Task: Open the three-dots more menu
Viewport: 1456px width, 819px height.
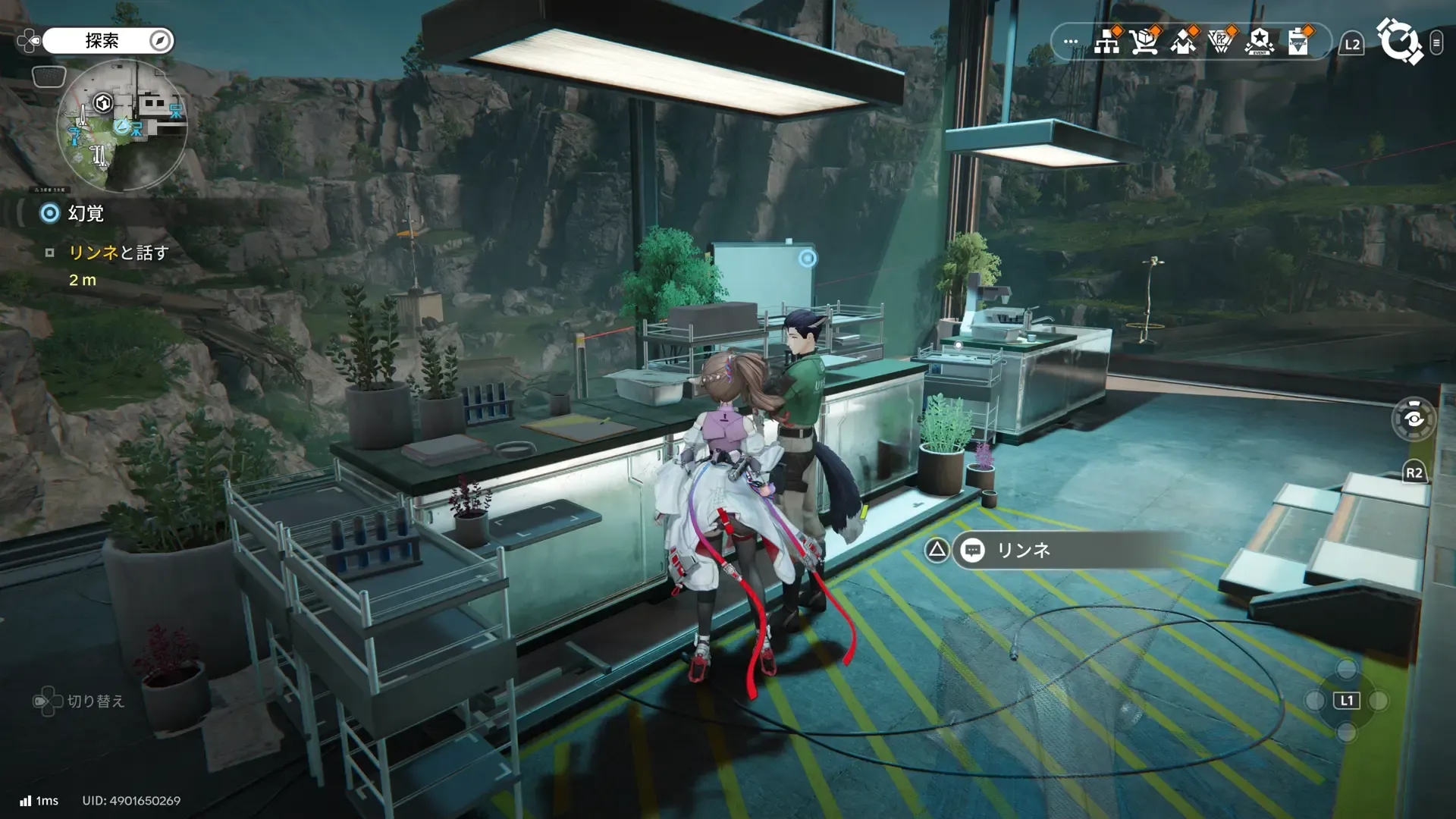Action: coord(1070,42)
